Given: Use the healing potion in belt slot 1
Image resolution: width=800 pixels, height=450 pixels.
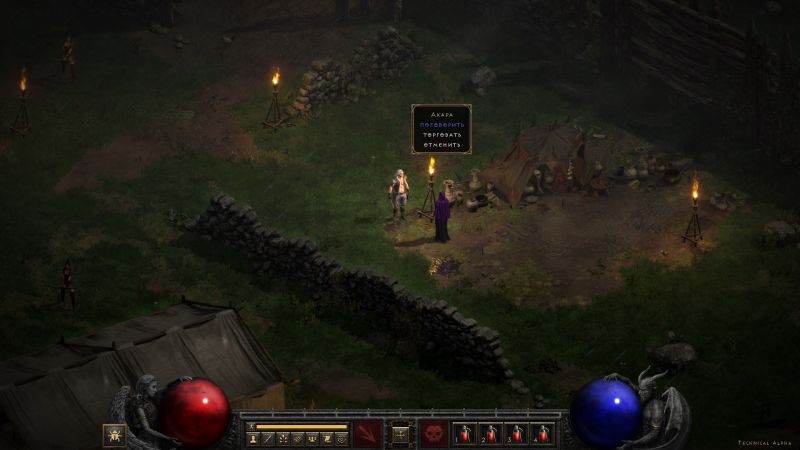Looking at the screenshot, I should tap(464, 434).
